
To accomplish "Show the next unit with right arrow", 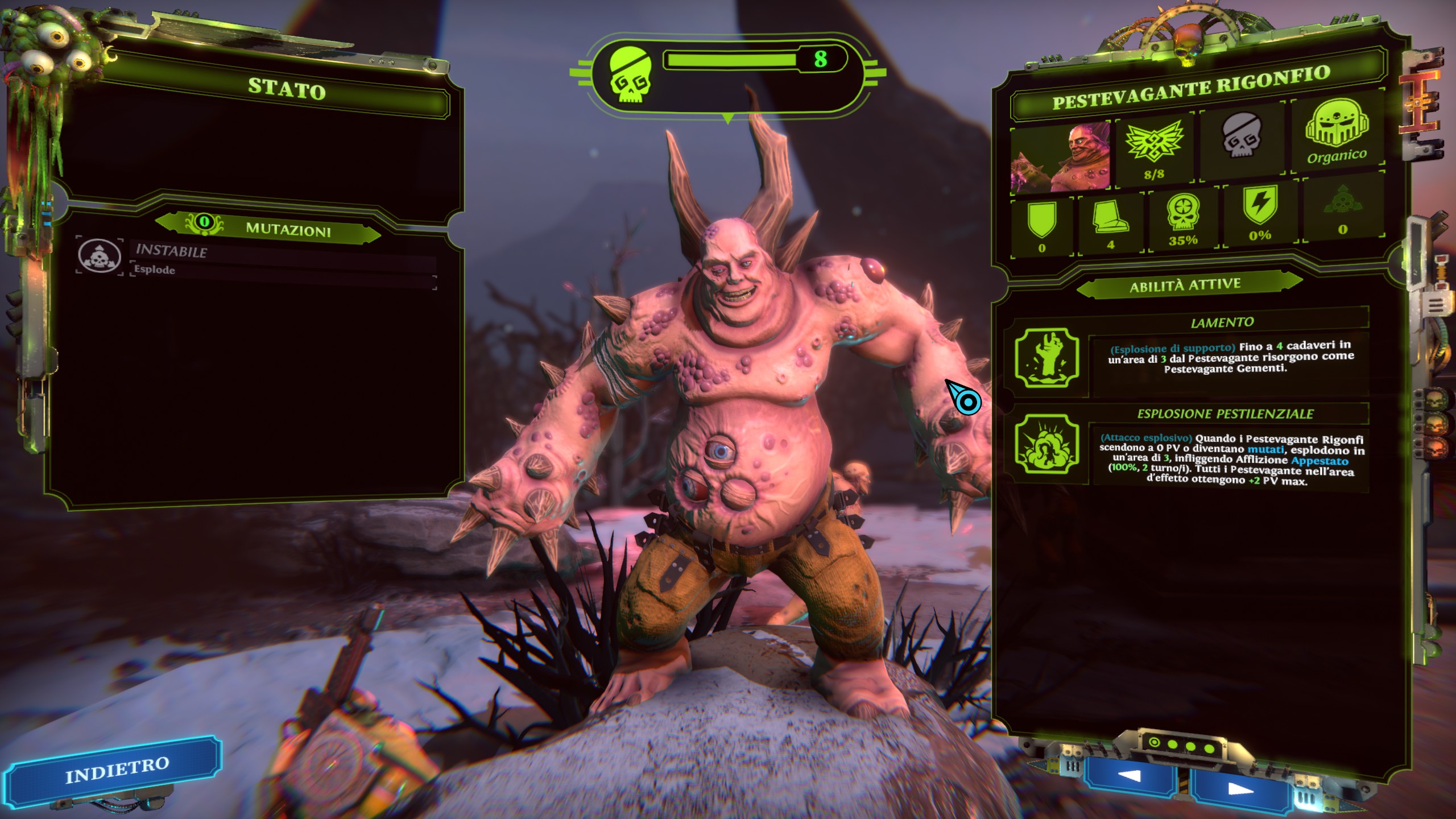I will pyautogui.click(x=1240, y=789).
